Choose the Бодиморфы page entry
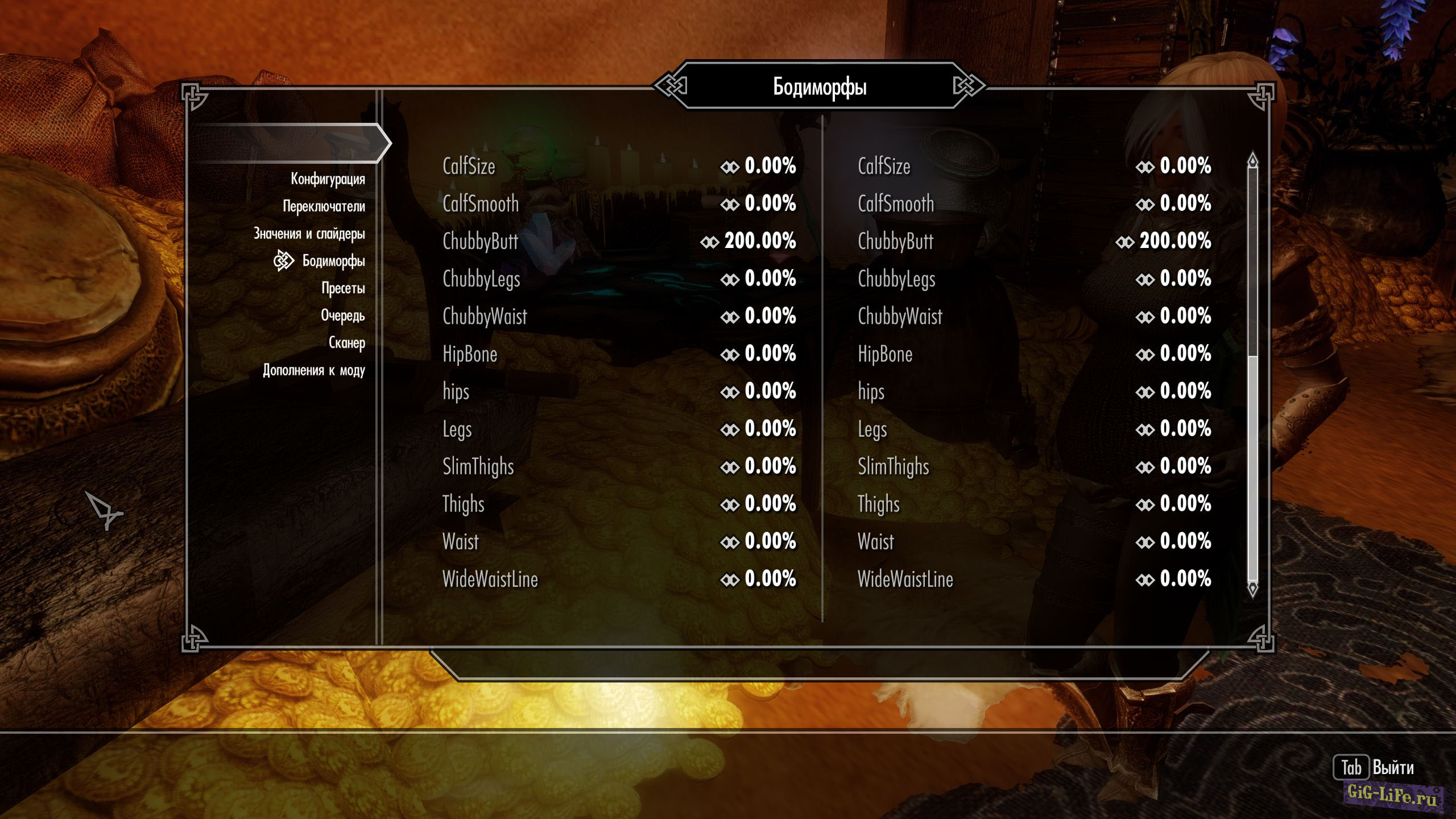 (x=333, y=261)
